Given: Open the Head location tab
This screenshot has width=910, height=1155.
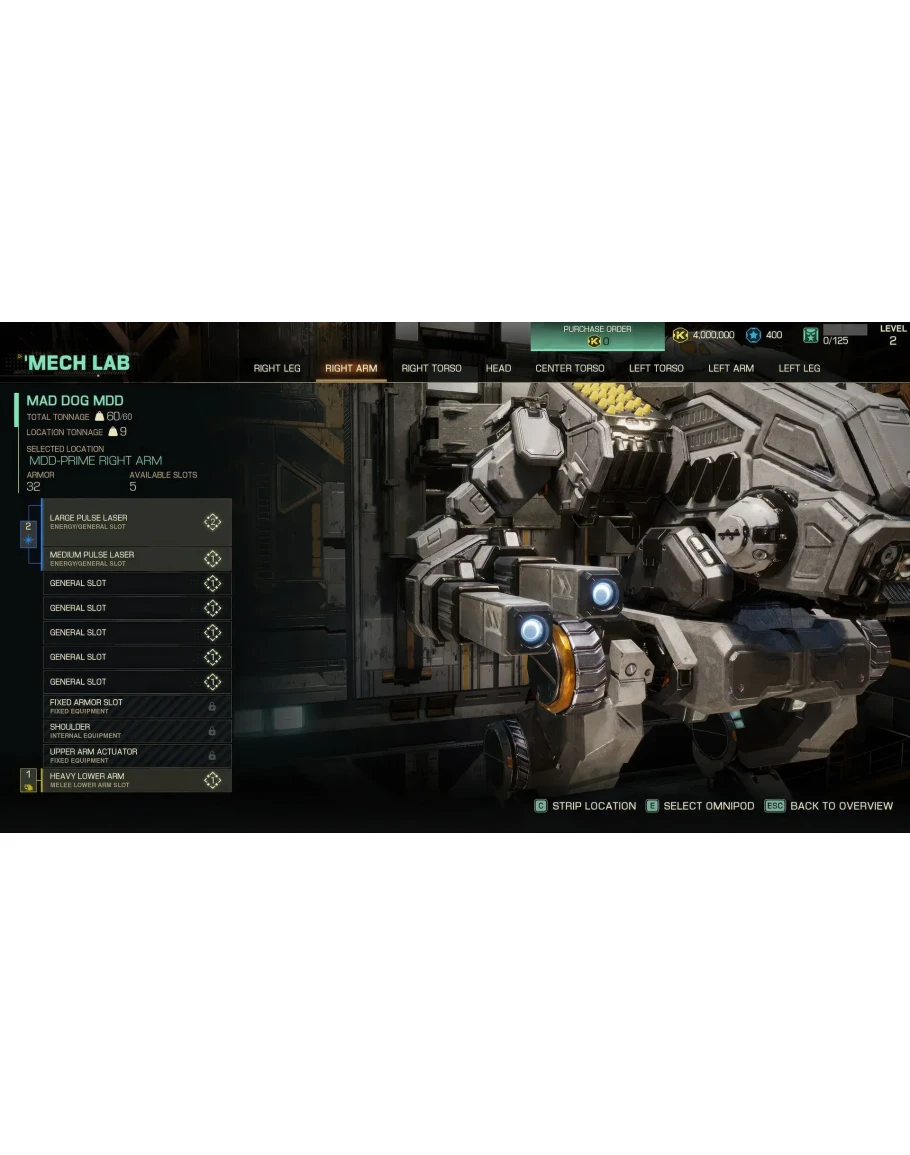Looking at the screenshot, I should point(498,369).
